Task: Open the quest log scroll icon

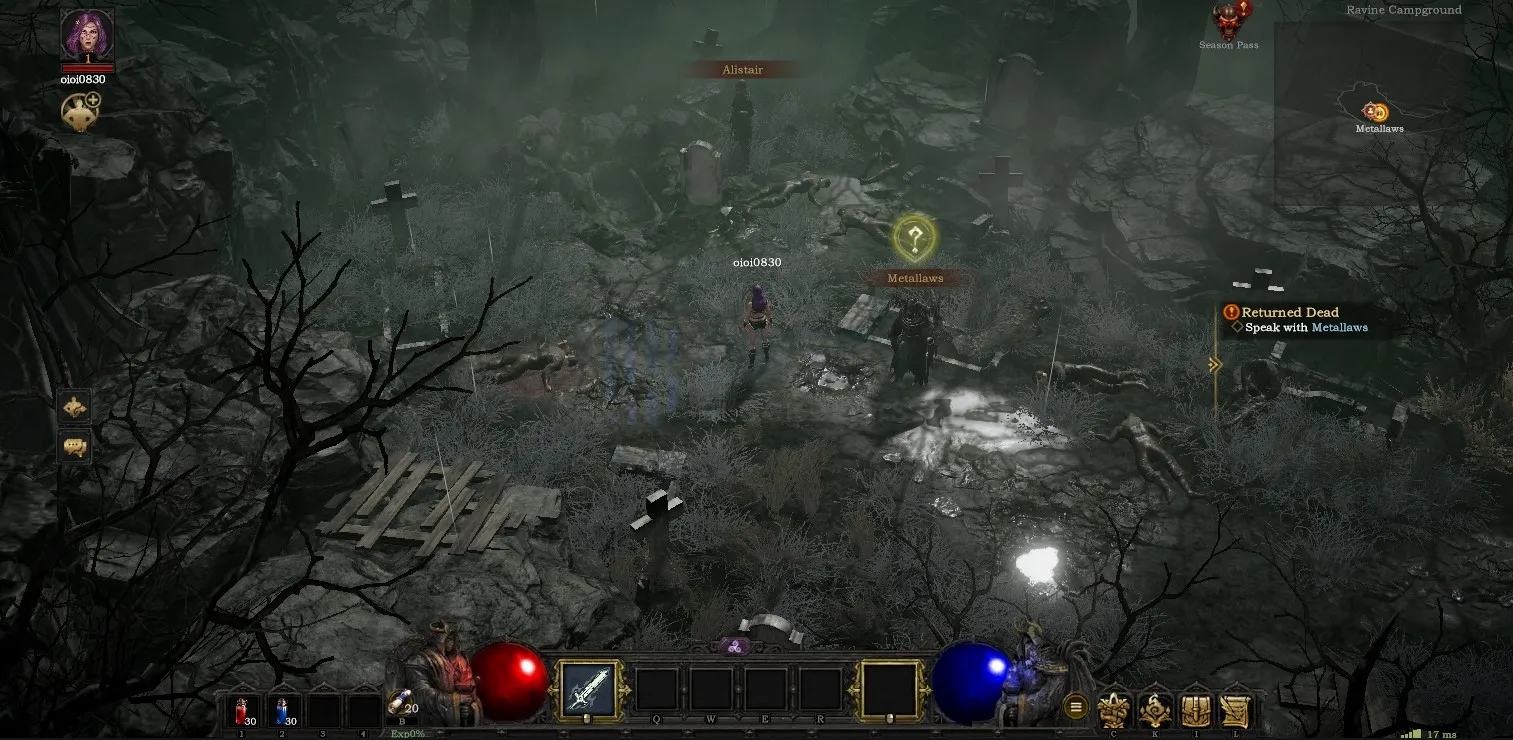Action: pos(1237,710)
